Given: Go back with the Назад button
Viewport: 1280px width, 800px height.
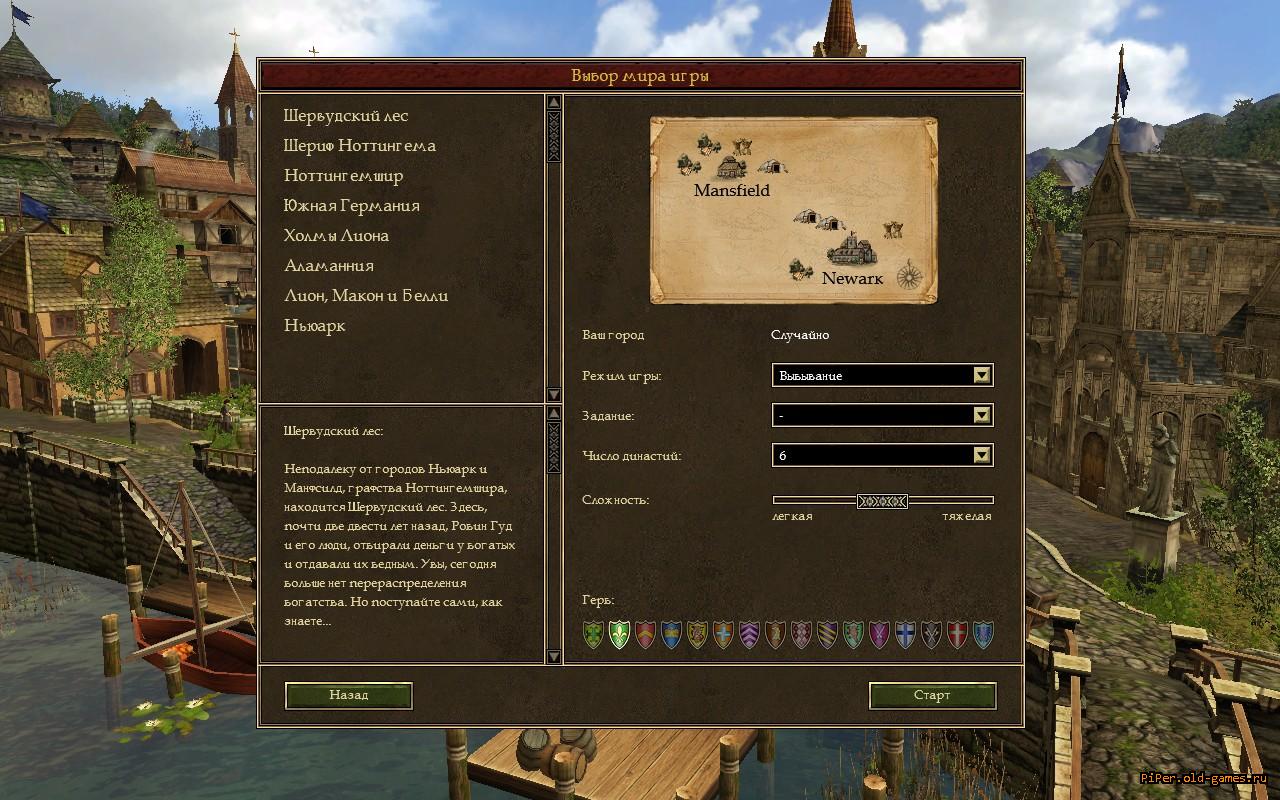Looking at the screenshot, I should (348, 695).
